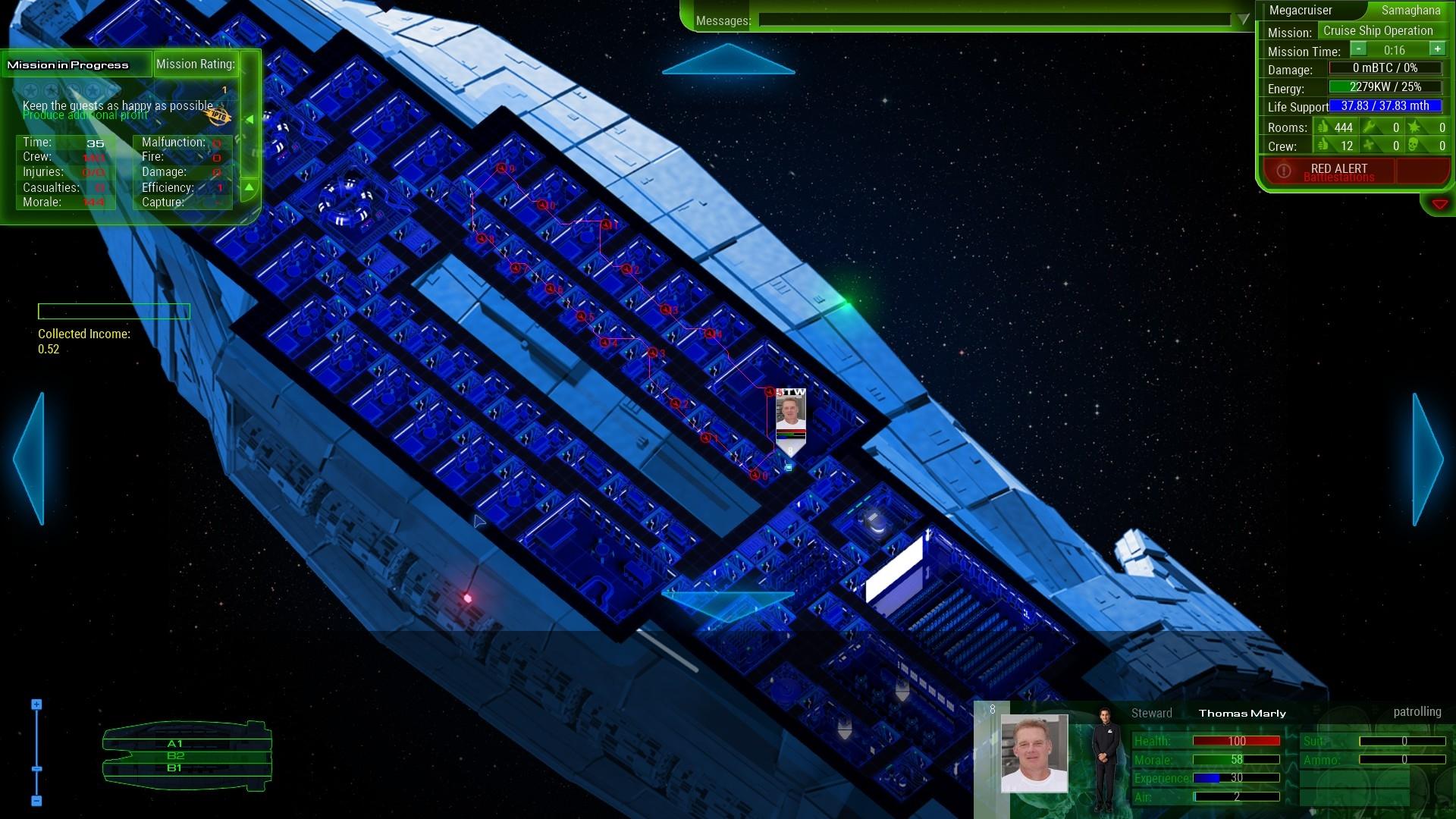Open the Cruise Ship Operation mission dropdown
The height and width of the screenshot is (819, 1456).
1377,31
